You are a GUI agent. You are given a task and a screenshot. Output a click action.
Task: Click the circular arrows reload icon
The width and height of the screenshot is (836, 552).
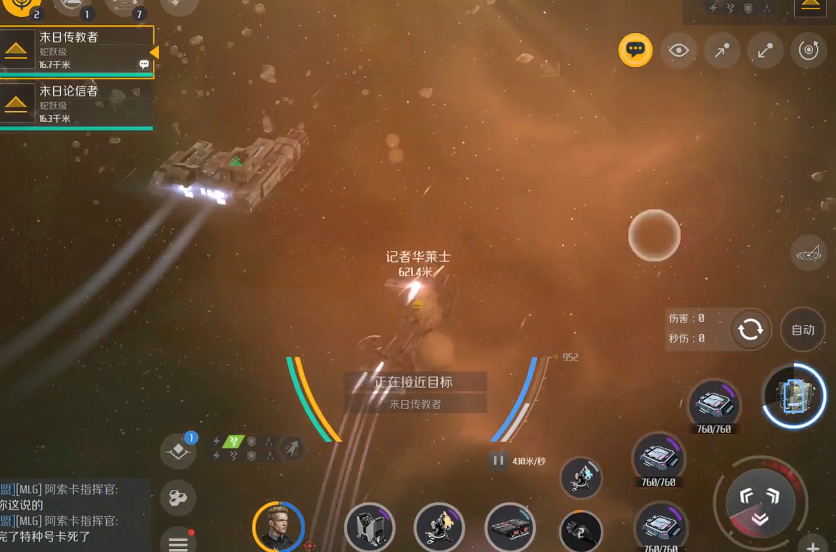tap(750, 329)
